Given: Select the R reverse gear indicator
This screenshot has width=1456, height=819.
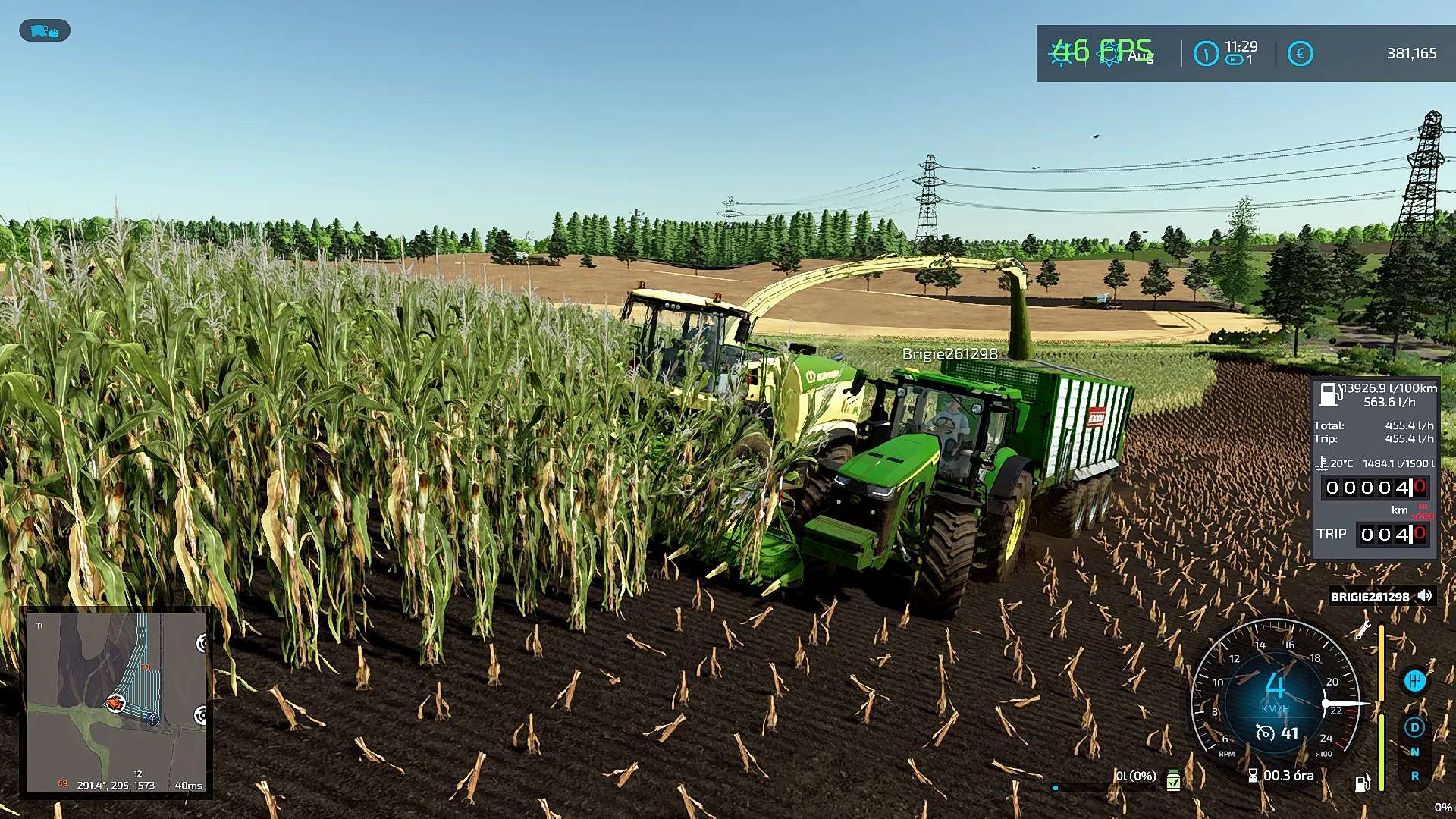Looking at the screenshot, I should [1414, 777].
